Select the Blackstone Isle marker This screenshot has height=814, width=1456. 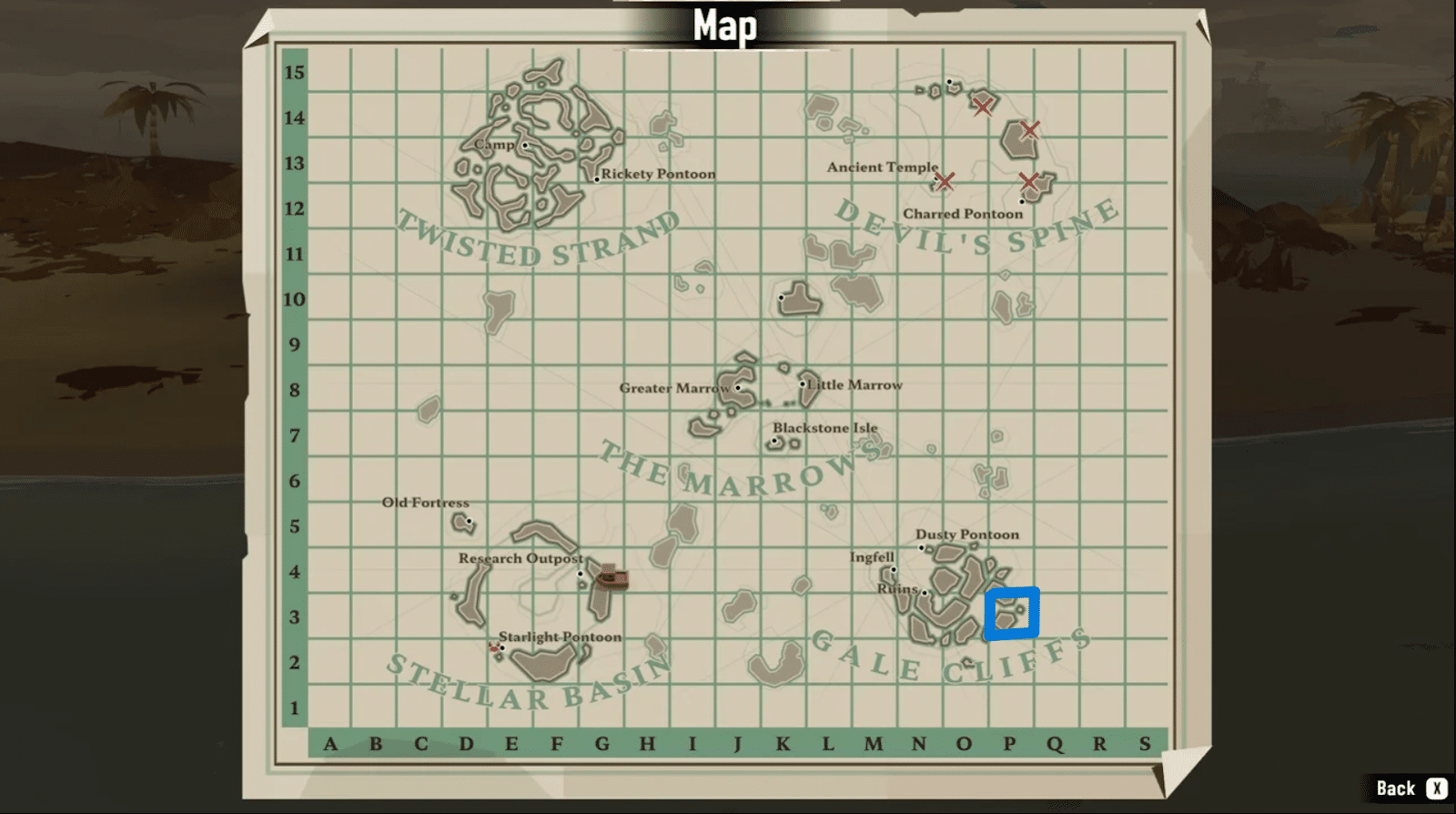(775, 442)
